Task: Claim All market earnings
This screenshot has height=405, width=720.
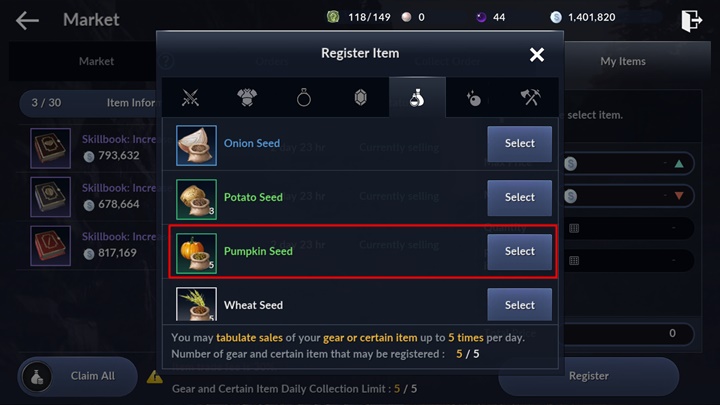Action: pyautogui.click(x=79, y=376)
